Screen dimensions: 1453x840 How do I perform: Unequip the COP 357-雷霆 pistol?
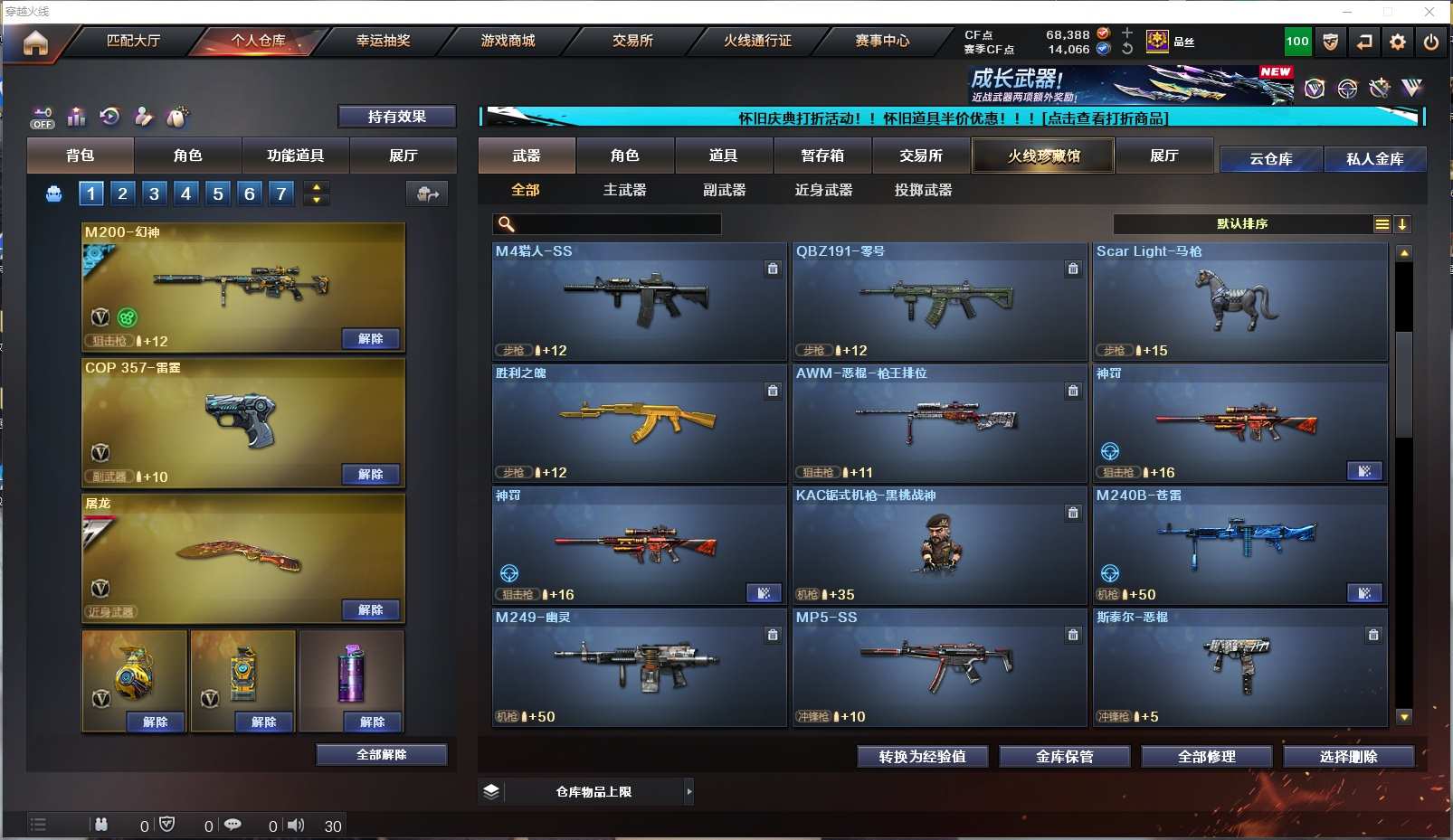371,475
